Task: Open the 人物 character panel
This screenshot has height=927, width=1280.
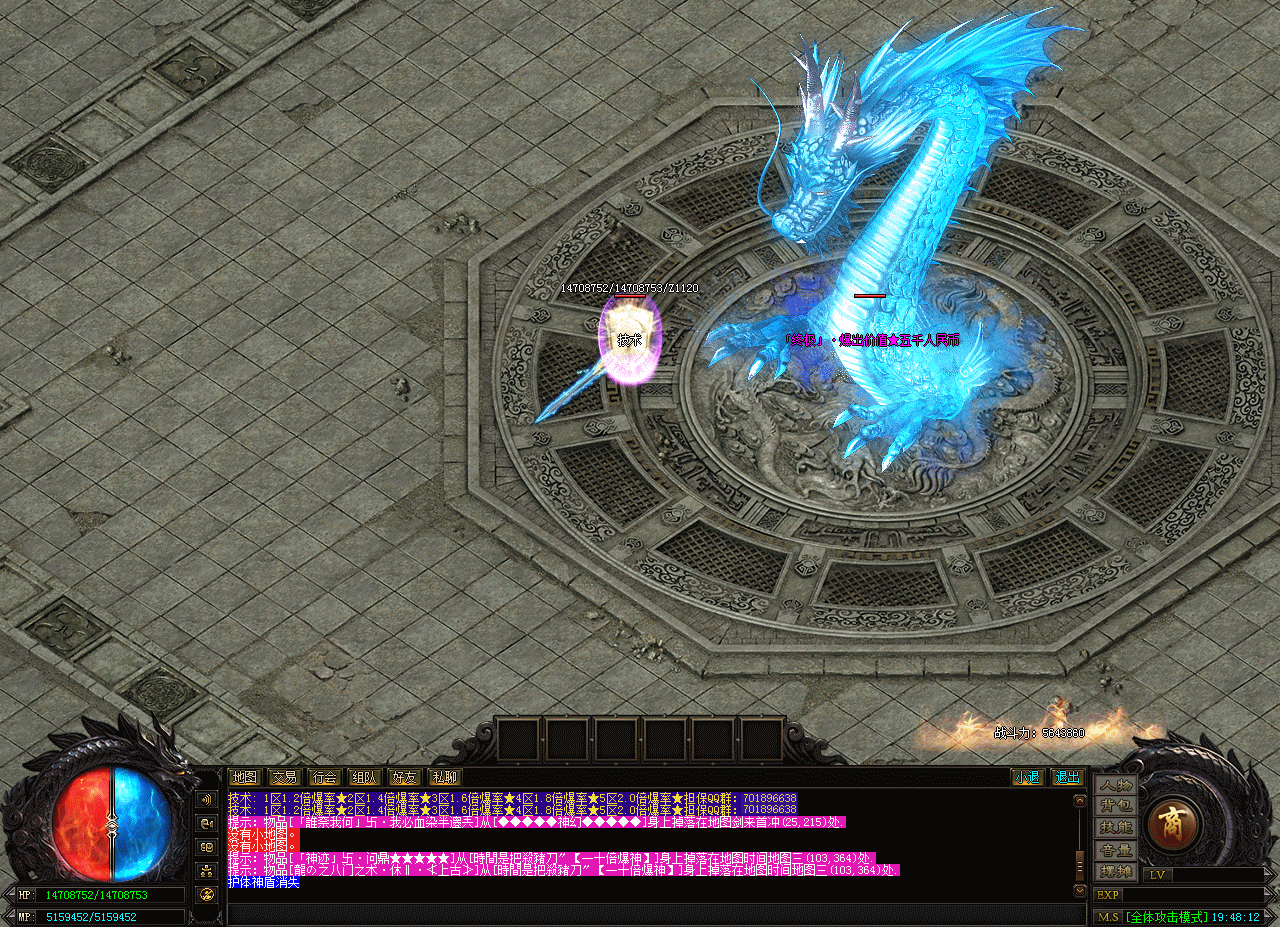Action: 1115,785
